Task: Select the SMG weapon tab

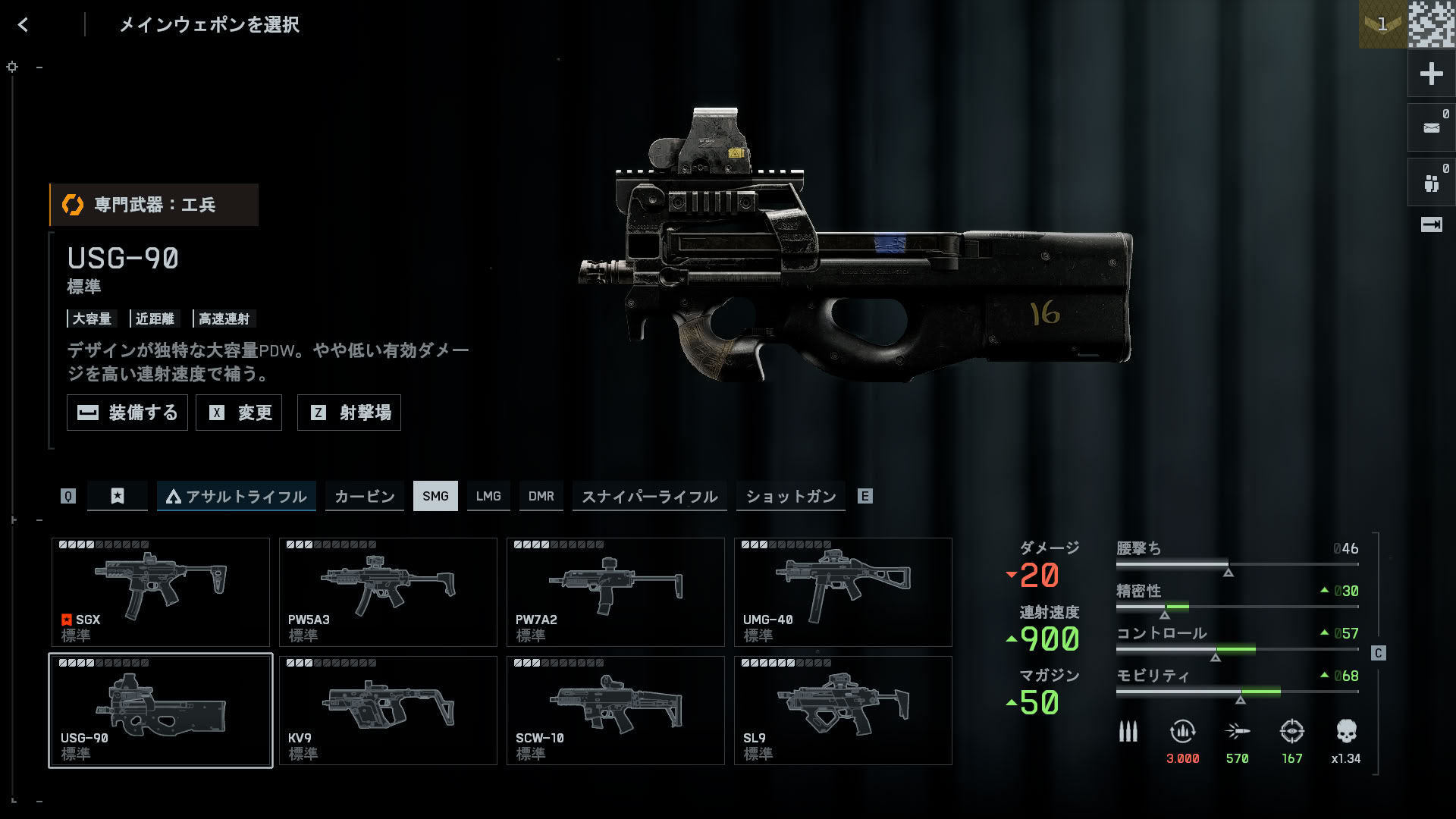Action: (x=435, y=496)
